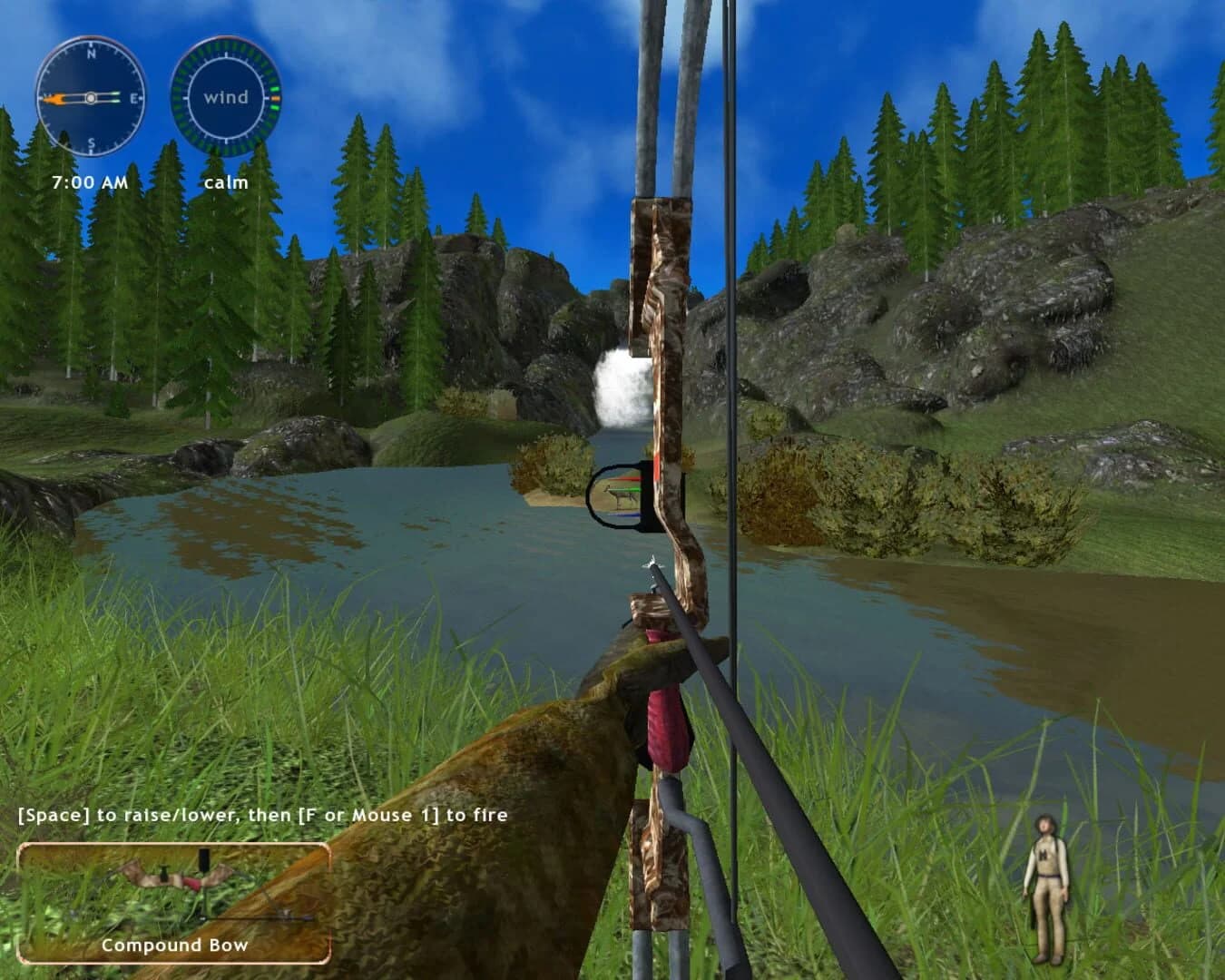Click the N marker on the compass
The image size is (1225, 980).
[91, 54]
